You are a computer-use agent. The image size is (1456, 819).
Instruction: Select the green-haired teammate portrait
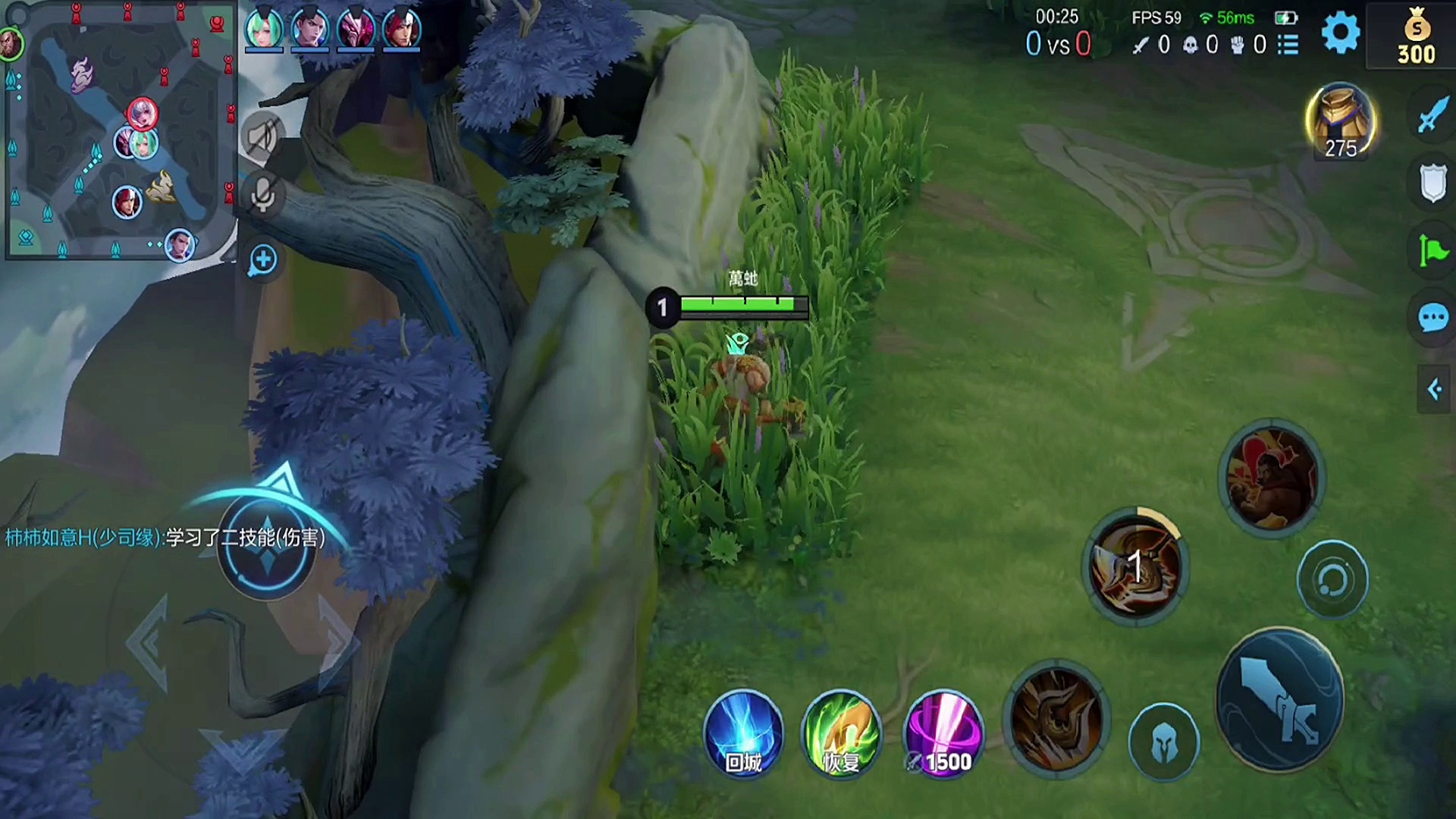click(x=263, y=30)
